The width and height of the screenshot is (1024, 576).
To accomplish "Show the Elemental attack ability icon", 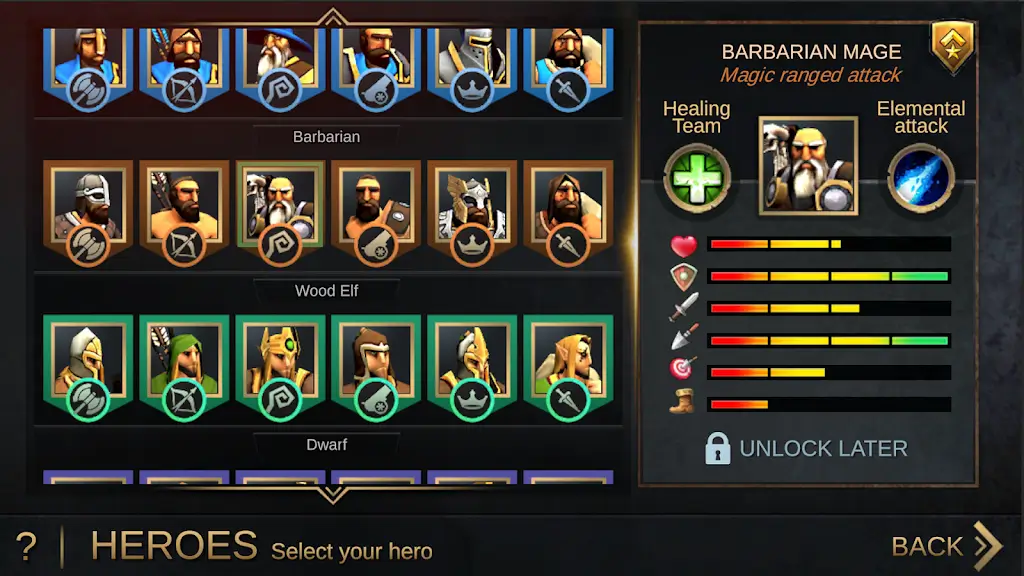I will click(x=920, y=179).
